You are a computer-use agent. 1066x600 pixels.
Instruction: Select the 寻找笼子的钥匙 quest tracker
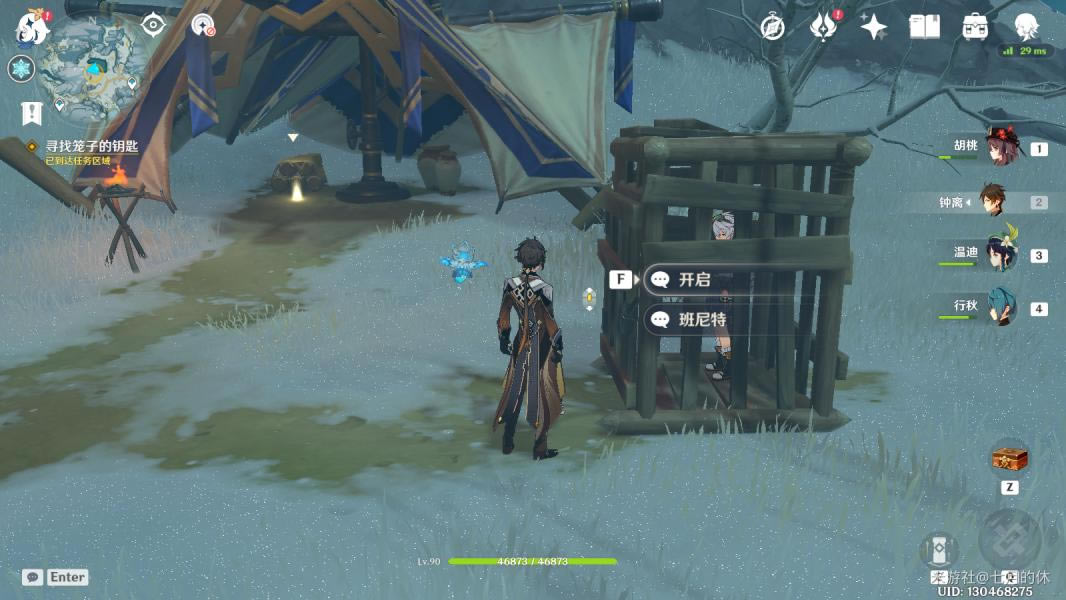point(91,146)
